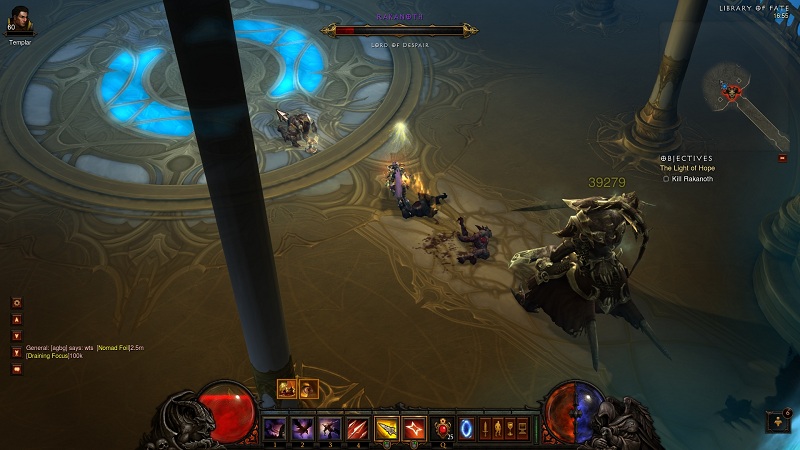Drink the red health potion
The image size is (800, 450).
tap(441, 428)
